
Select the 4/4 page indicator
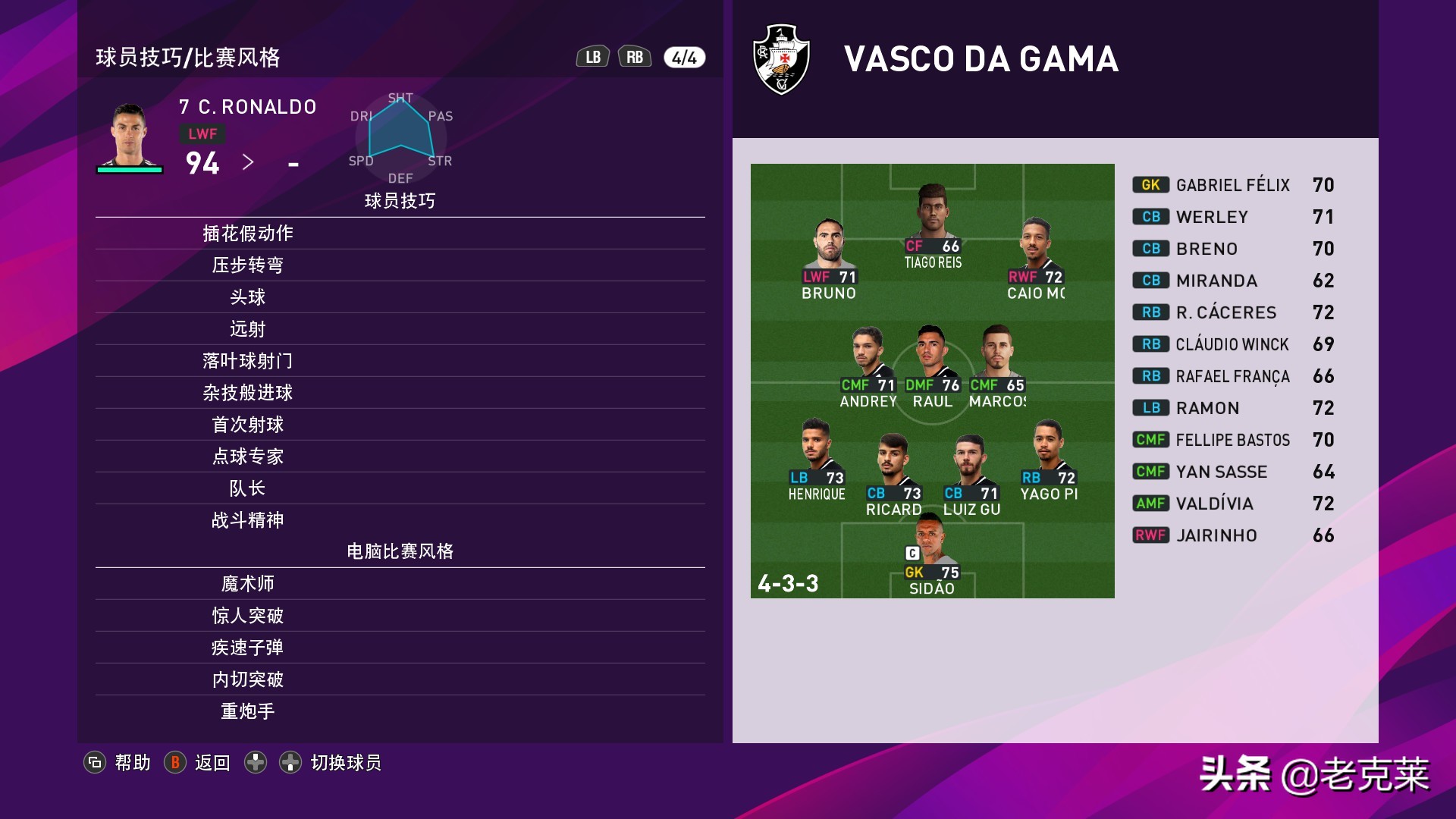click(x=684, y=58)
